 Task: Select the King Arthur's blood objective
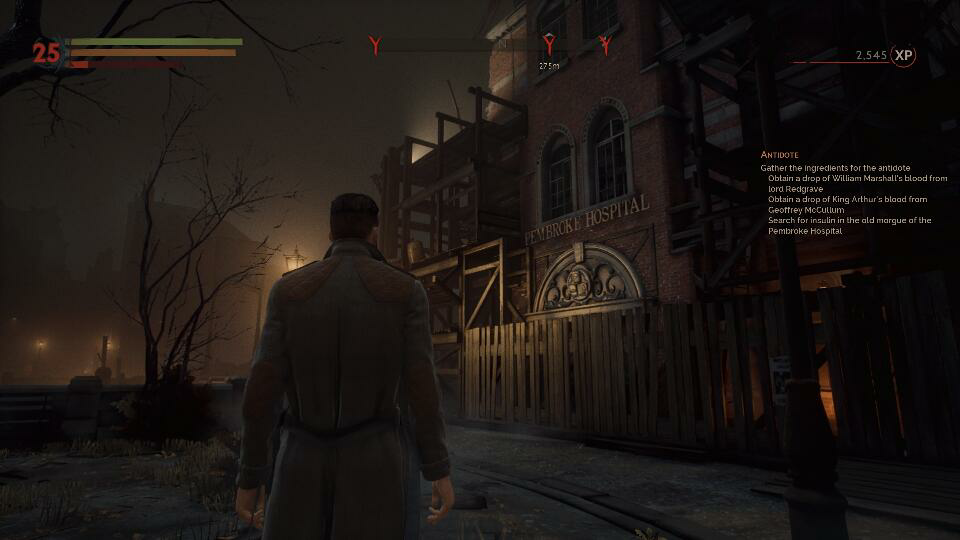tap(847, 204)
